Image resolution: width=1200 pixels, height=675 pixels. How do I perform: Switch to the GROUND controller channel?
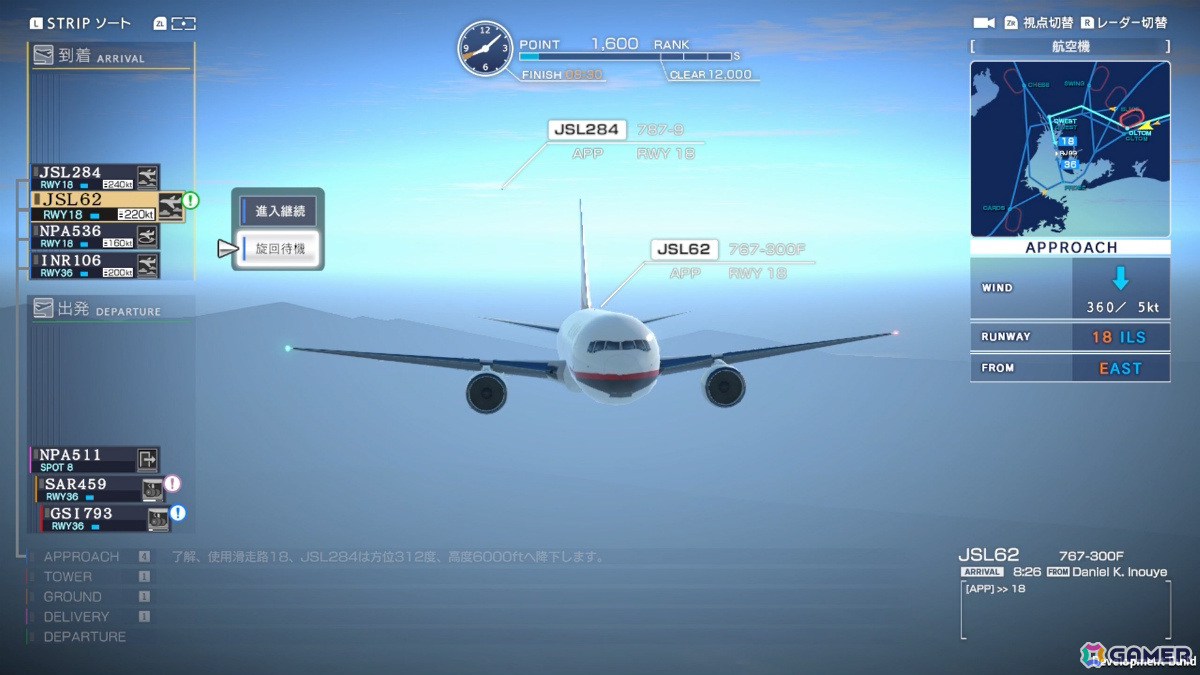(72, 597)
